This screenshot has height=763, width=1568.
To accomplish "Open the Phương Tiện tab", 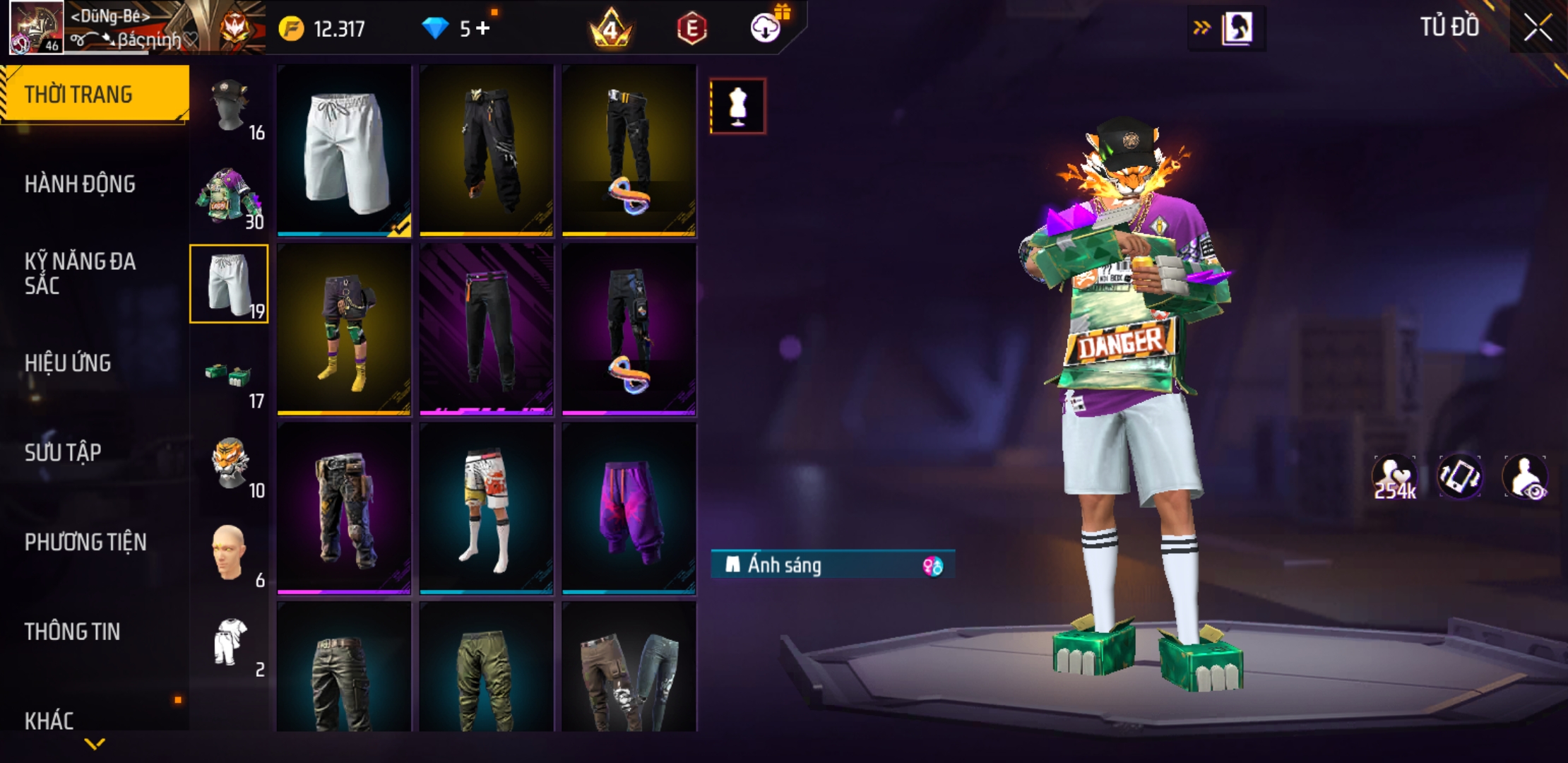I will 85,542.
